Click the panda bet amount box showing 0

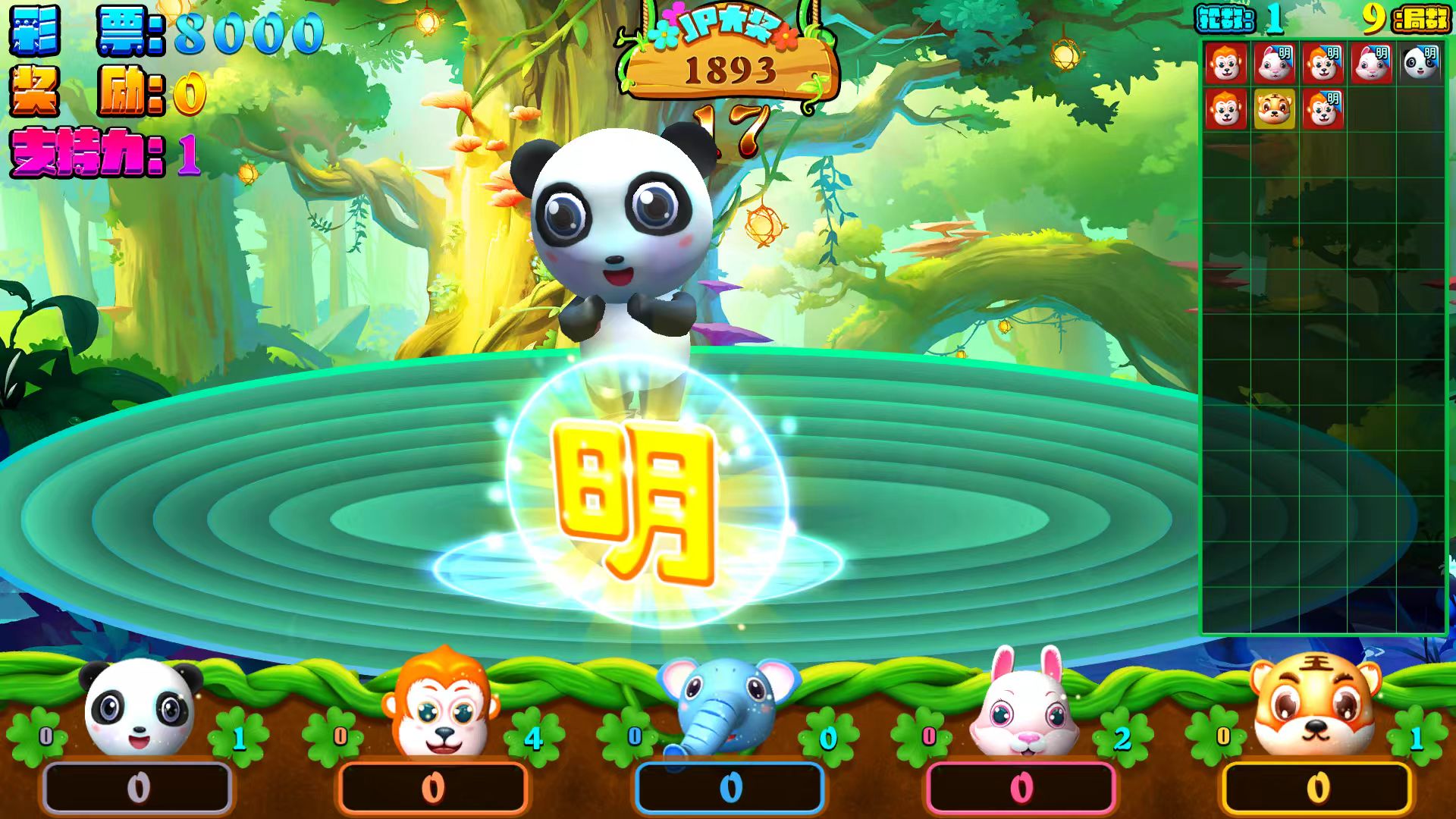click(x=136, y=787)
